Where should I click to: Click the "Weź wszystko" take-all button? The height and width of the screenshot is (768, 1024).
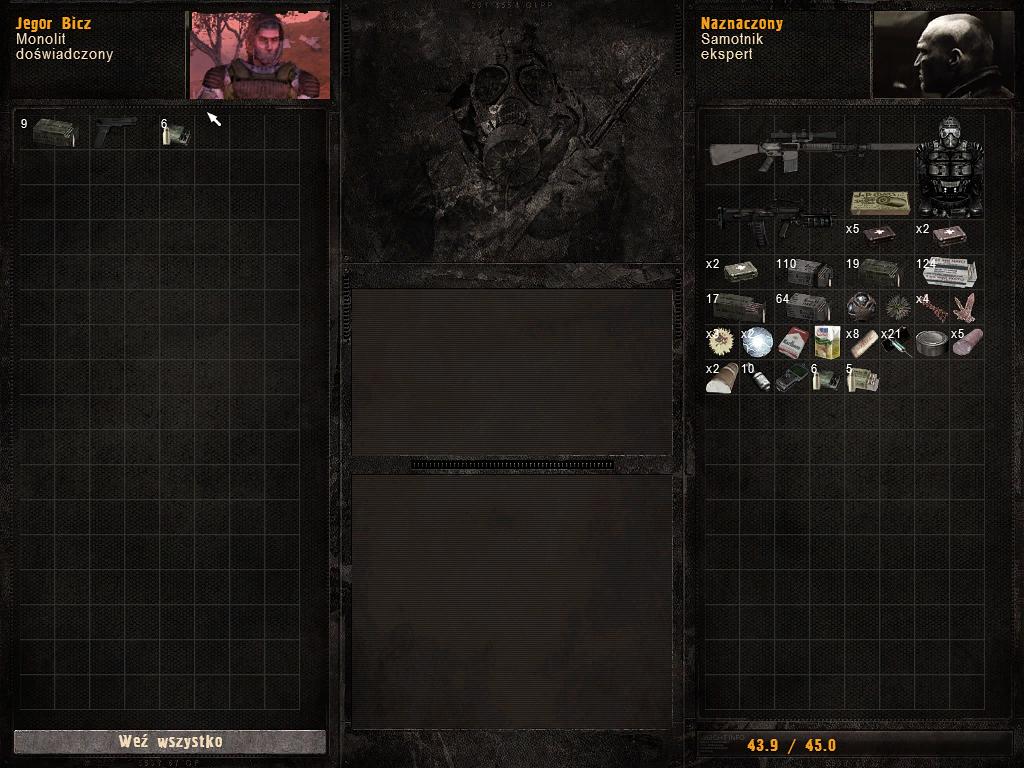pos(170,741)
